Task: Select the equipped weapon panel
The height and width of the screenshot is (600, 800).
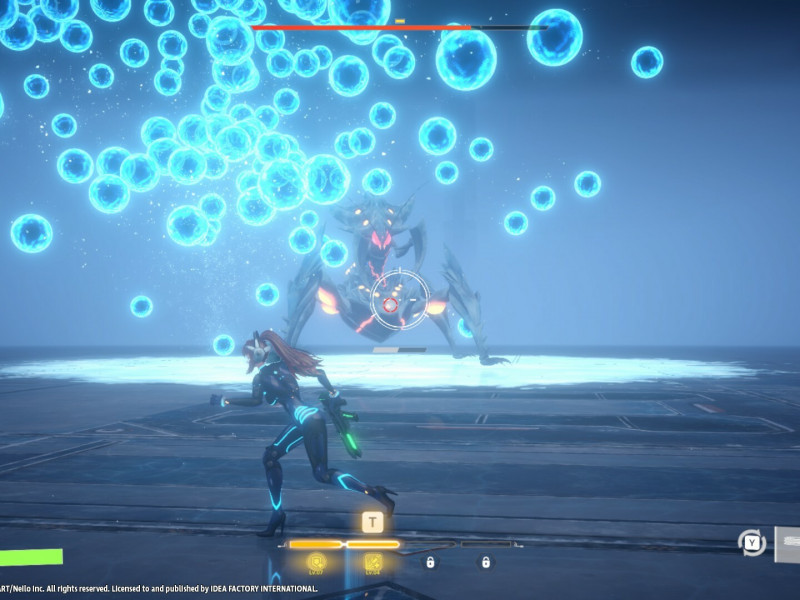Action: [786, 541]
